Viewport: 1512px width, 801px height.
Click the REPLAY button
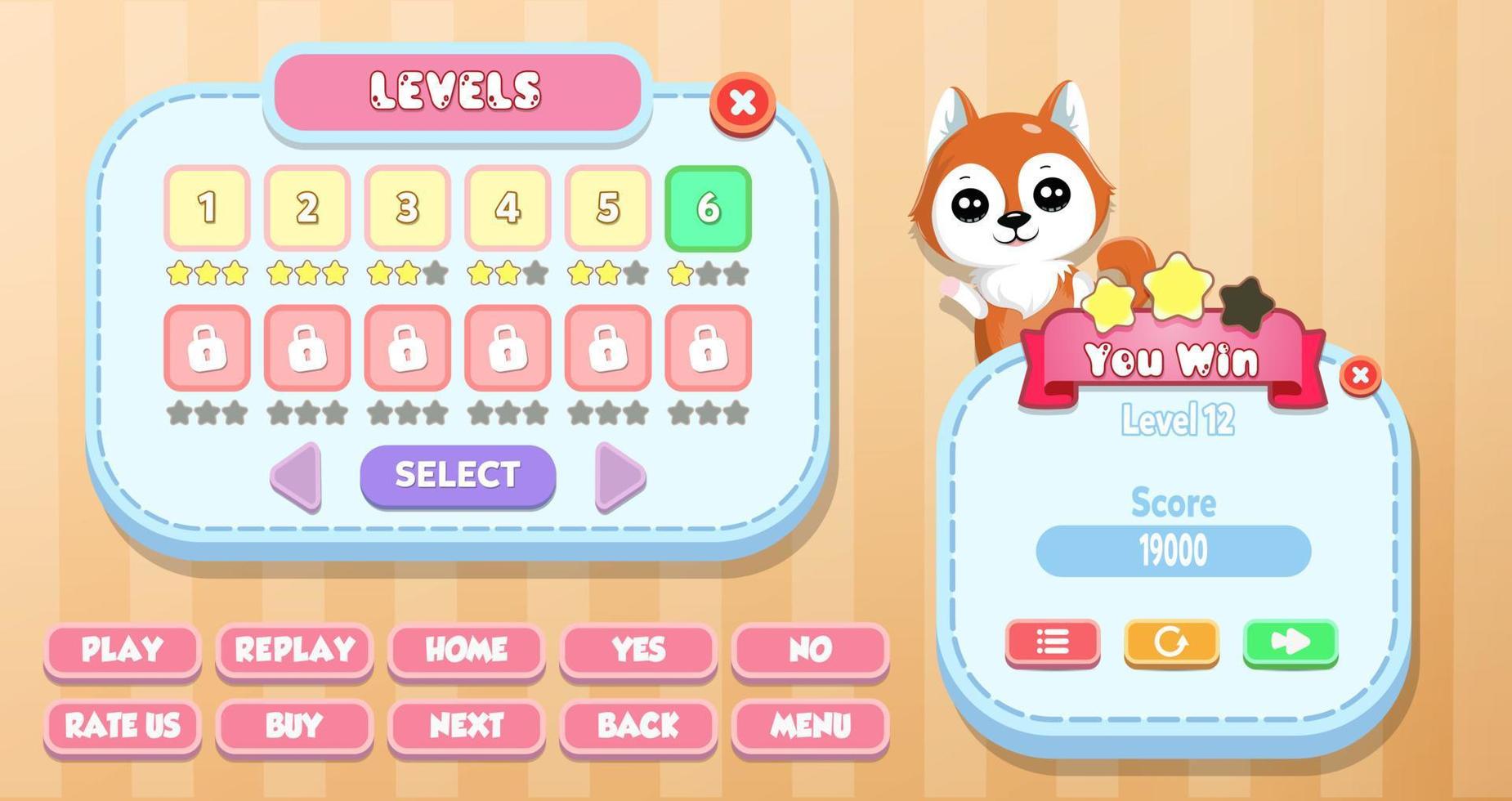293,650
